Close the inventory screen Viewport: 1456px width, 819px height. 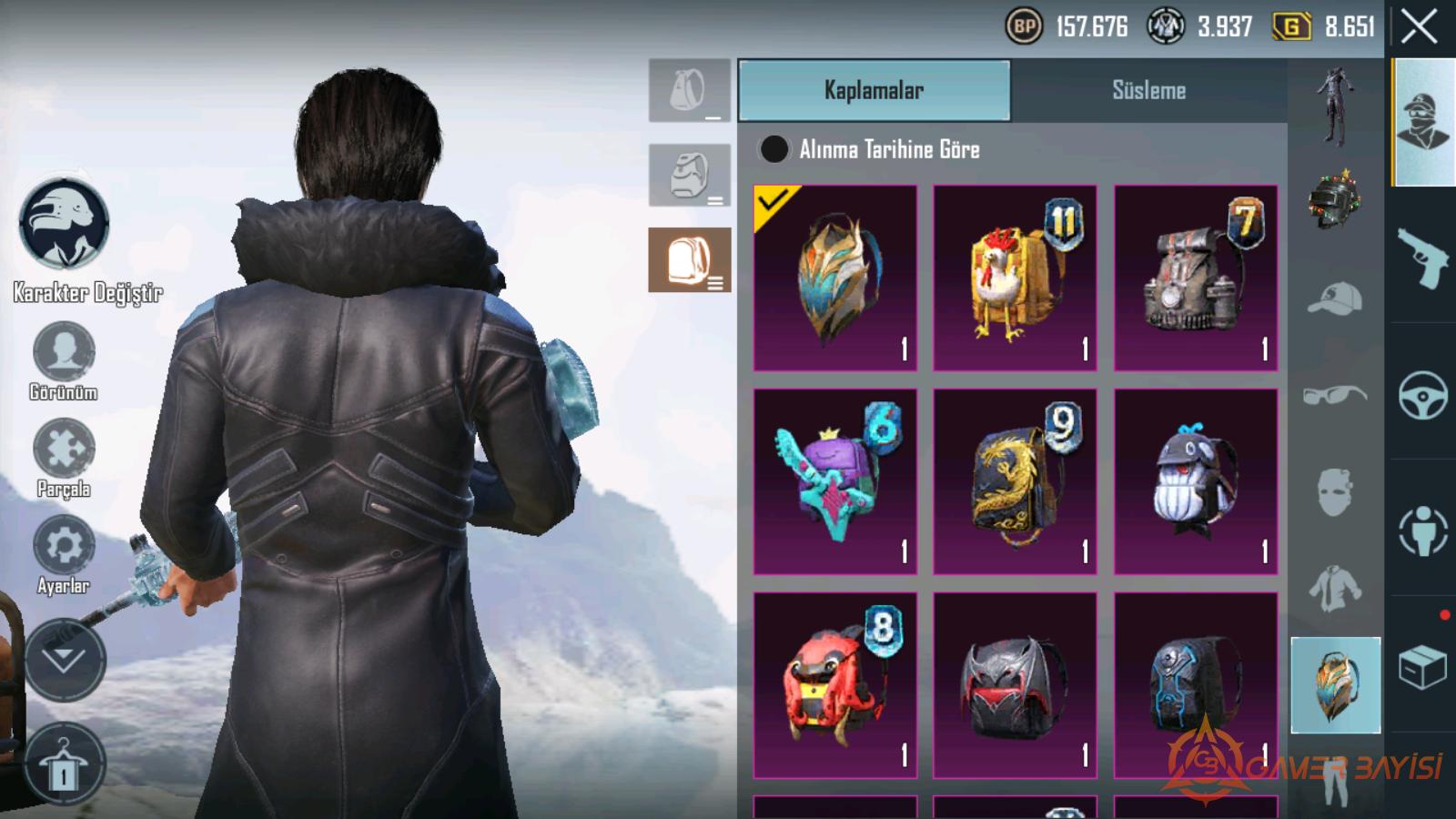pos(1420,28)
